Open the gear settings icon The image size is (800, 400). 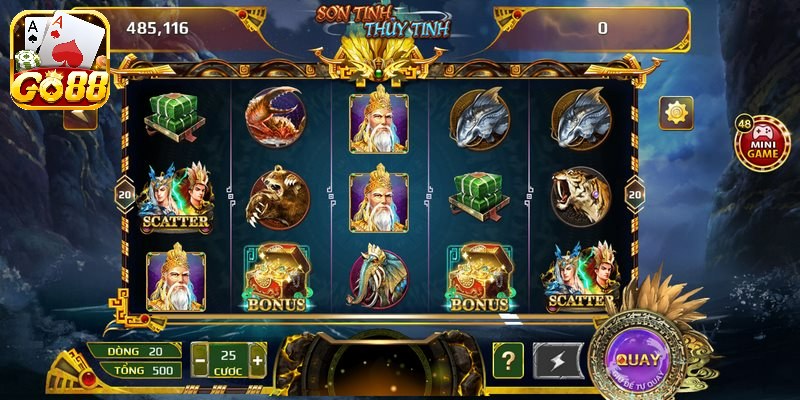[675, 113]
